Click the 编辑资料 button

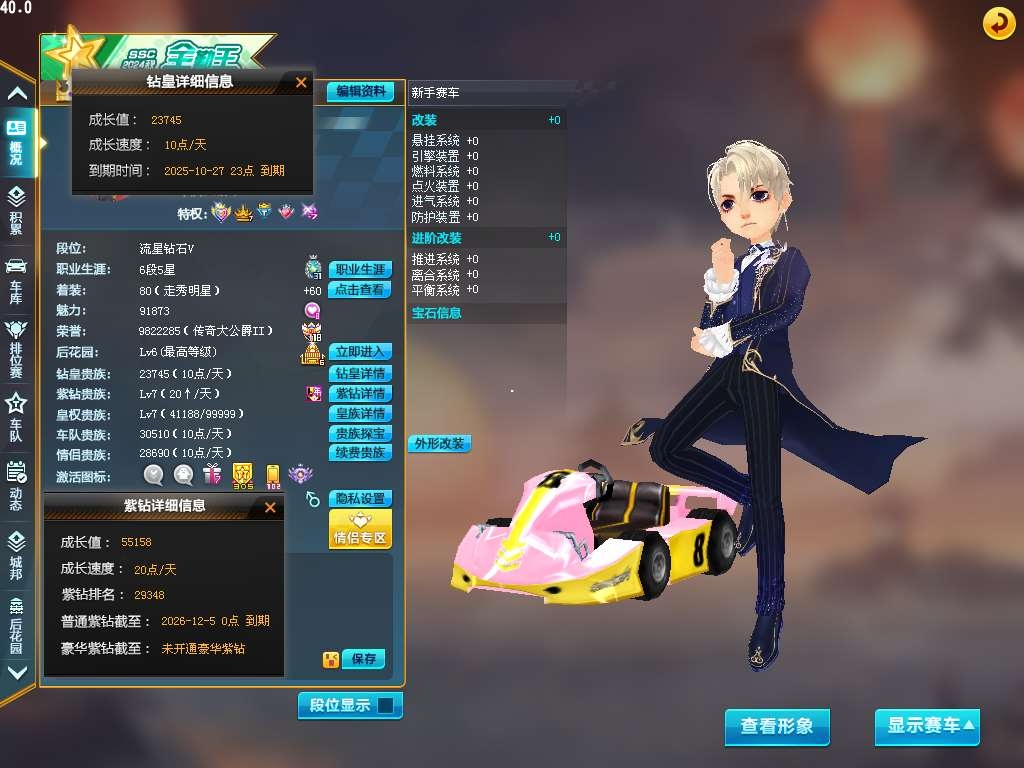(x=360, y=91)
